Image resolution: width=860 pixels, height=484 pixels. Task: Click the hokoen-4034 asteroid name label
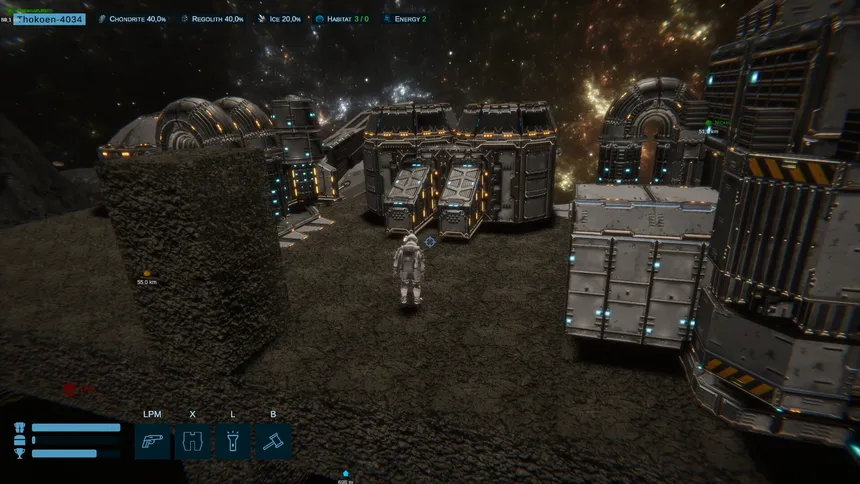point(50,19)
